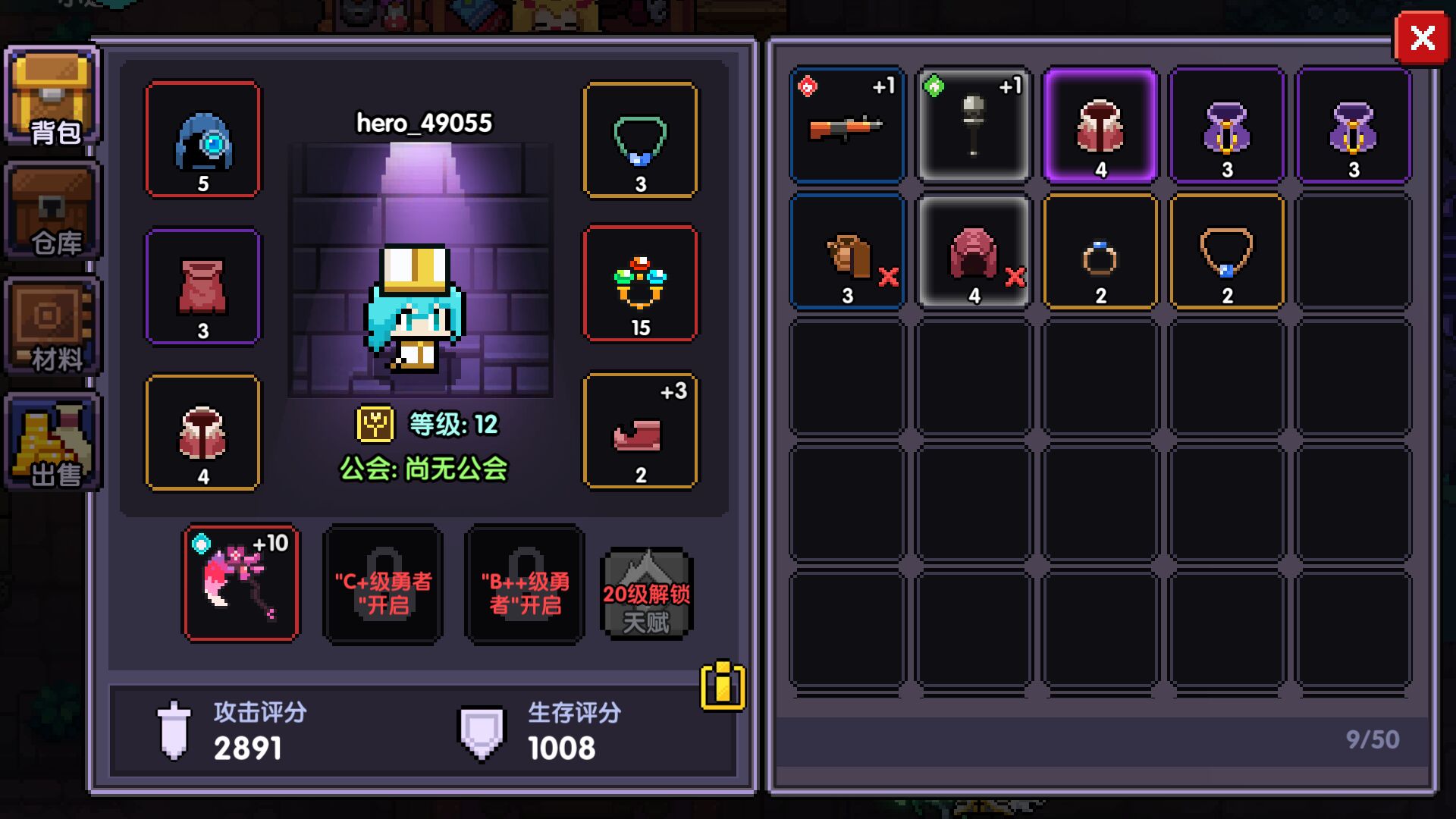This screenshot has height=819, width=1456.
Task: Click the locked C+级勇者 weapon slot
Action: (383, 585)
